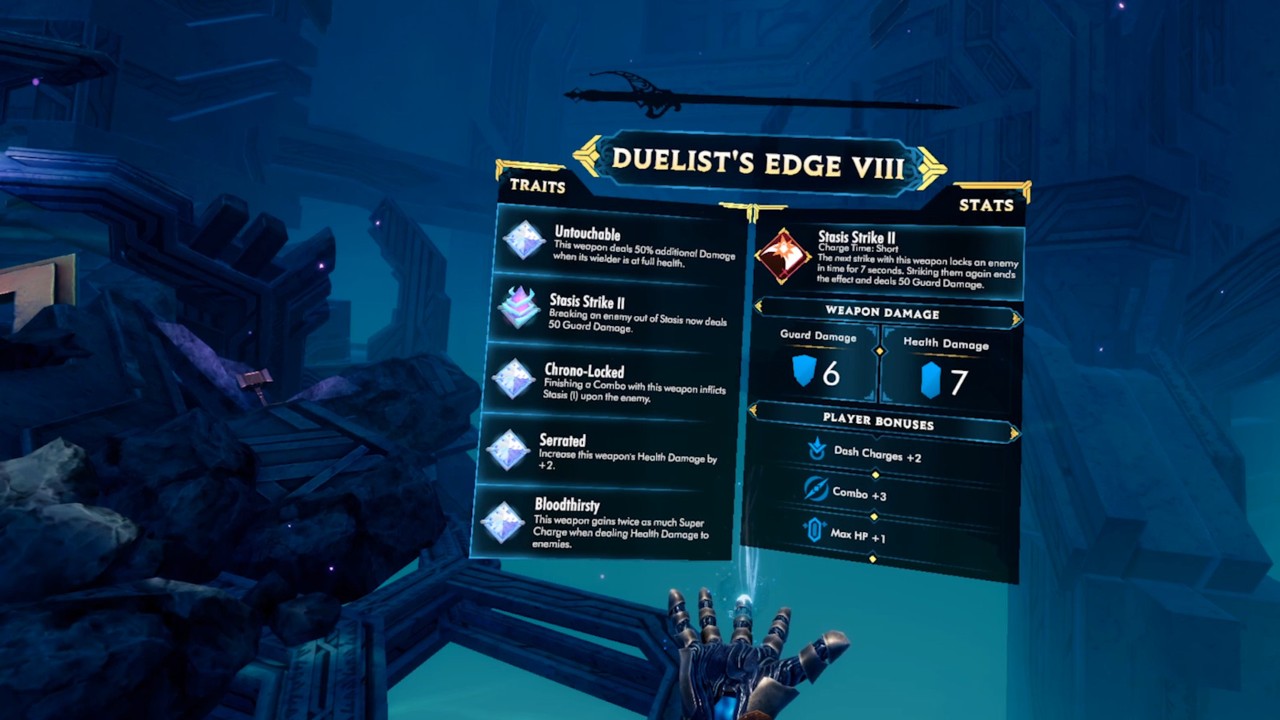The image size is (1280, 720).
Task: Select the Bloodthirsty trait row
Action: coord(600,522)
